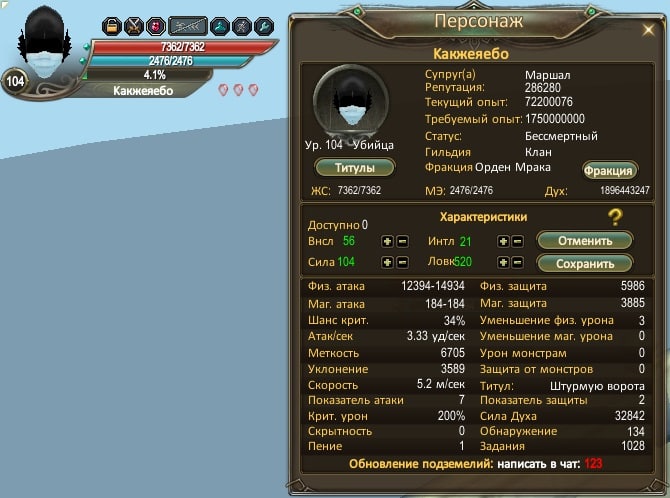670x498 pixels.
Task: Add a point to Сила
Action: [x=387, y=262]
